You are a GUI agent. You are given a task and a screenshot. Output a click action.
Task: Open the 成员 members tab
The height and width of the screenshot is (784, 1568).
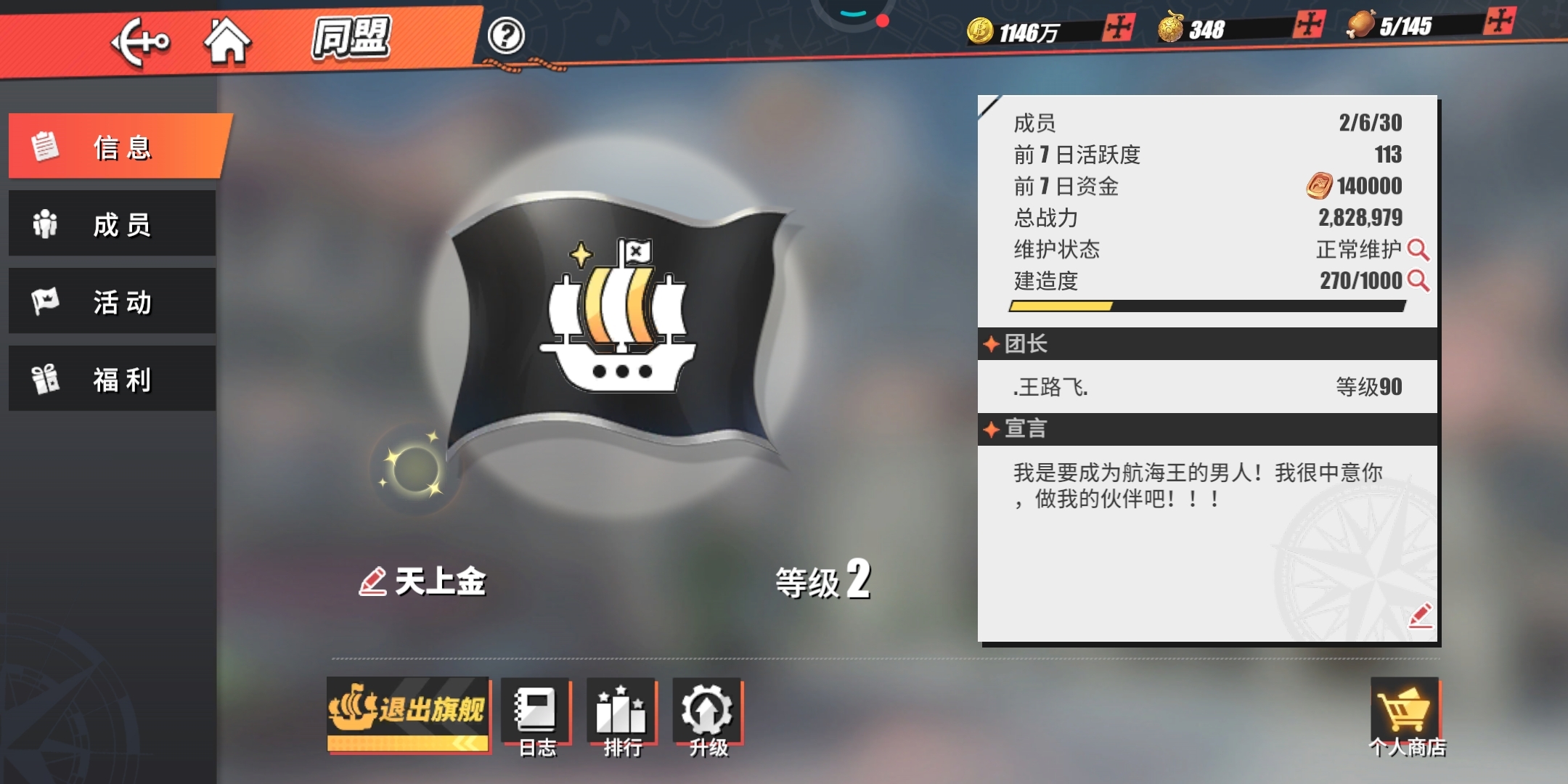pos(113,224)
